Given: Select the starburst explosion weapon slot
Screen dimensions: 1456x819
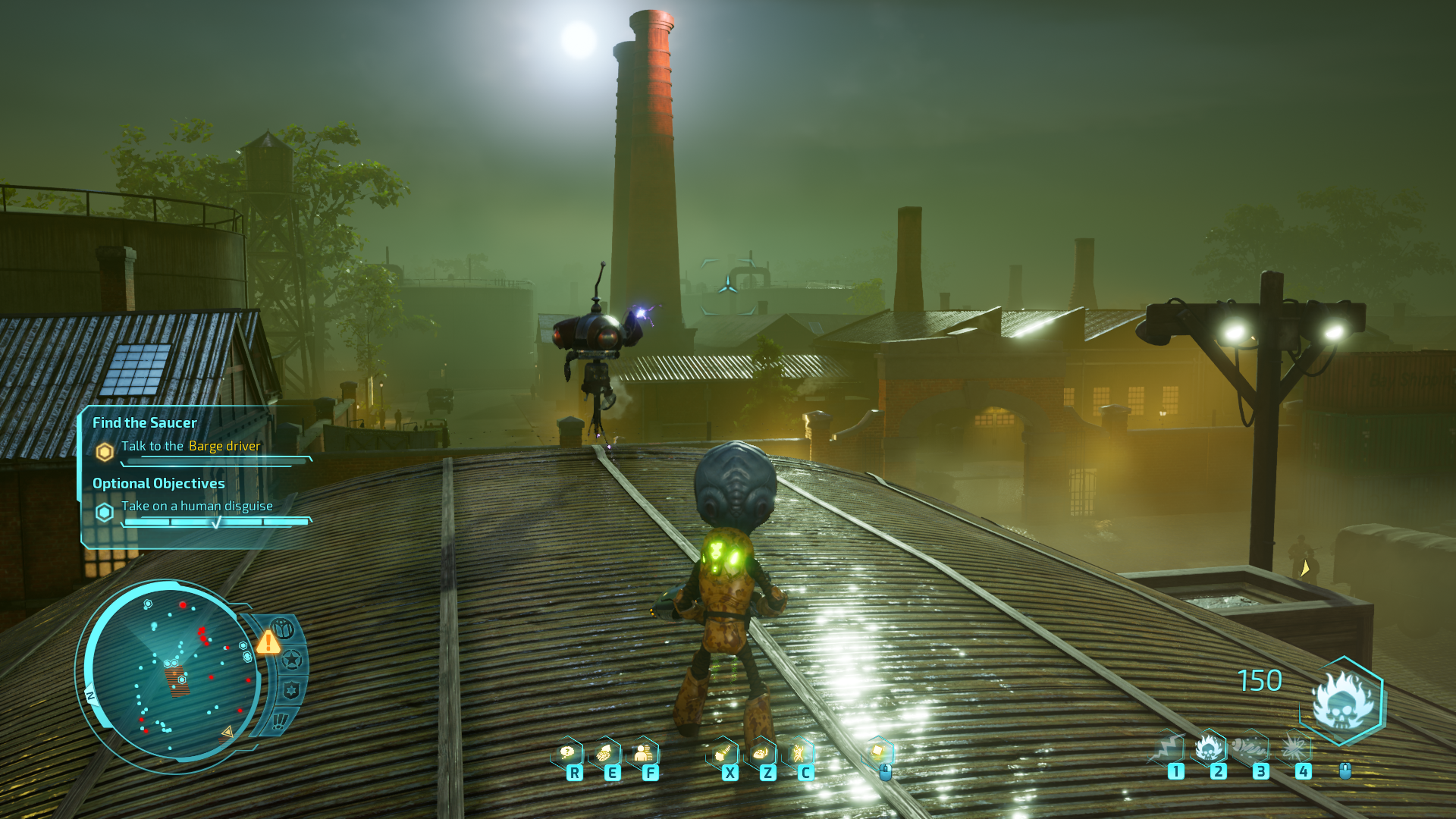Looking at the screenshot, I should pyautogui.click(x=1294, y=748).
